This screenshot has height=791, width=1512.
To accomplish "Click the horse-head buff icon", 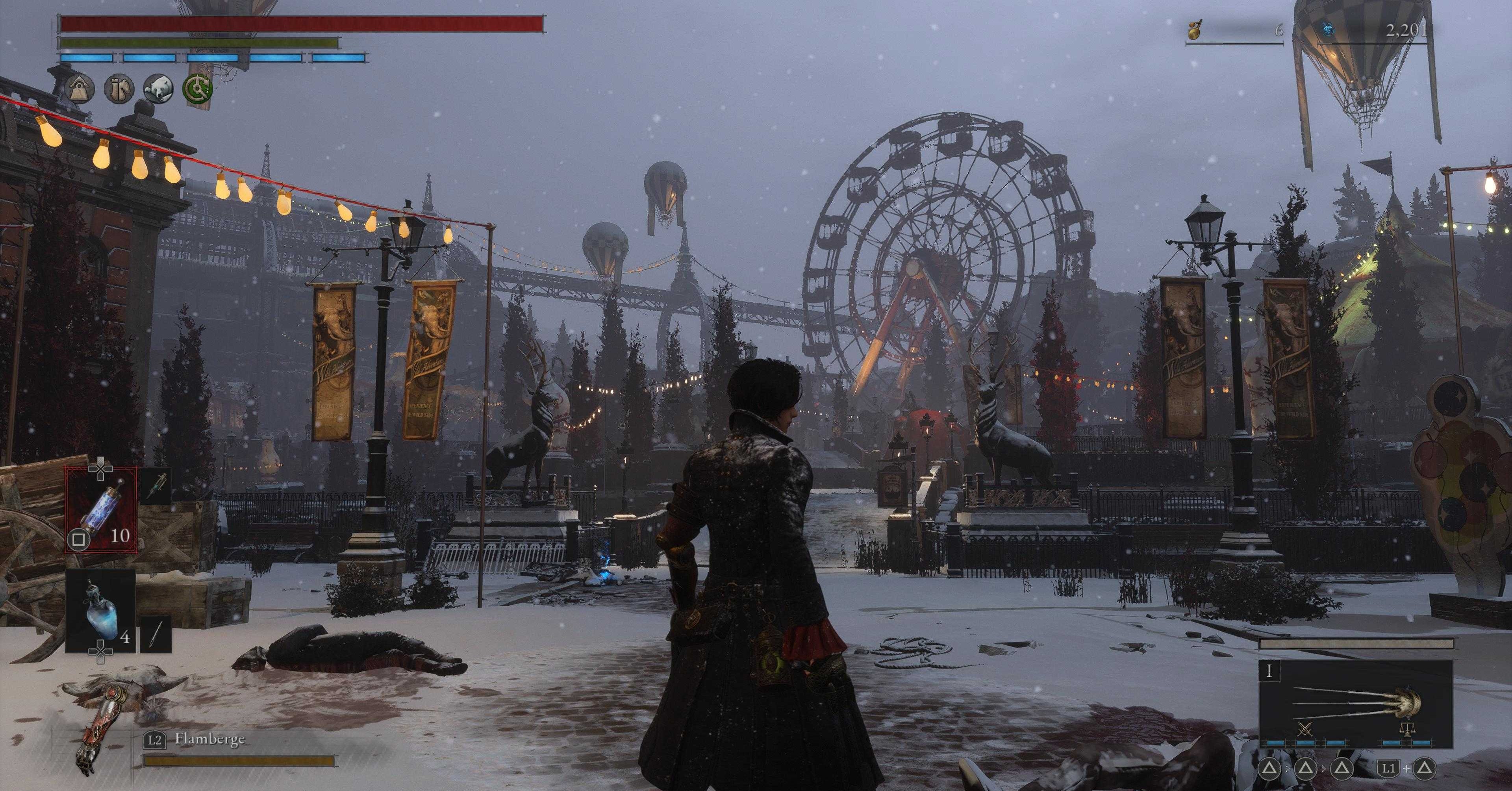I will 119,89.
